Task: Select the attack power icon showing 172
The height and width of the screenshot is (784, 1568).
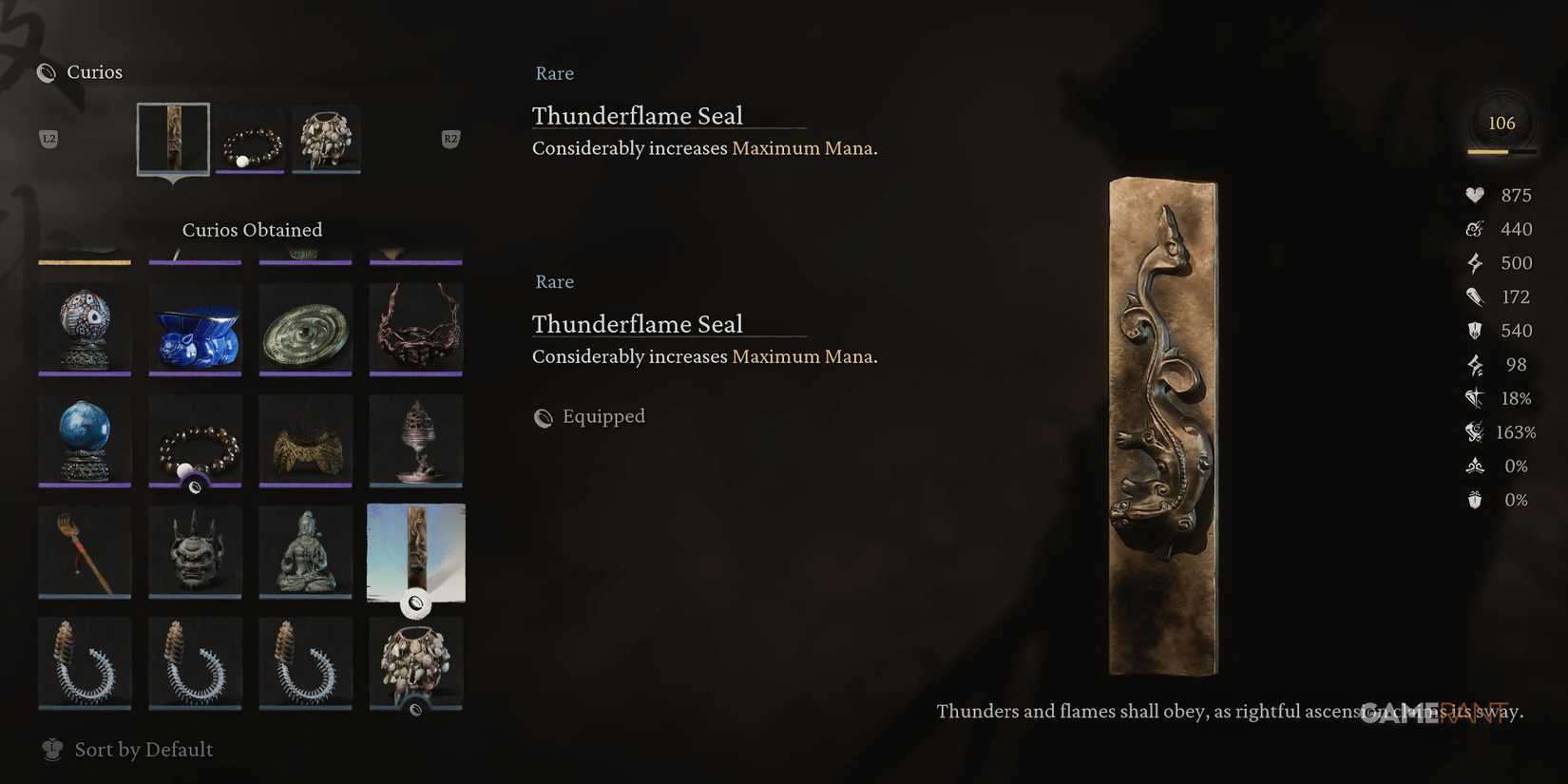Action: point(1475,296)
